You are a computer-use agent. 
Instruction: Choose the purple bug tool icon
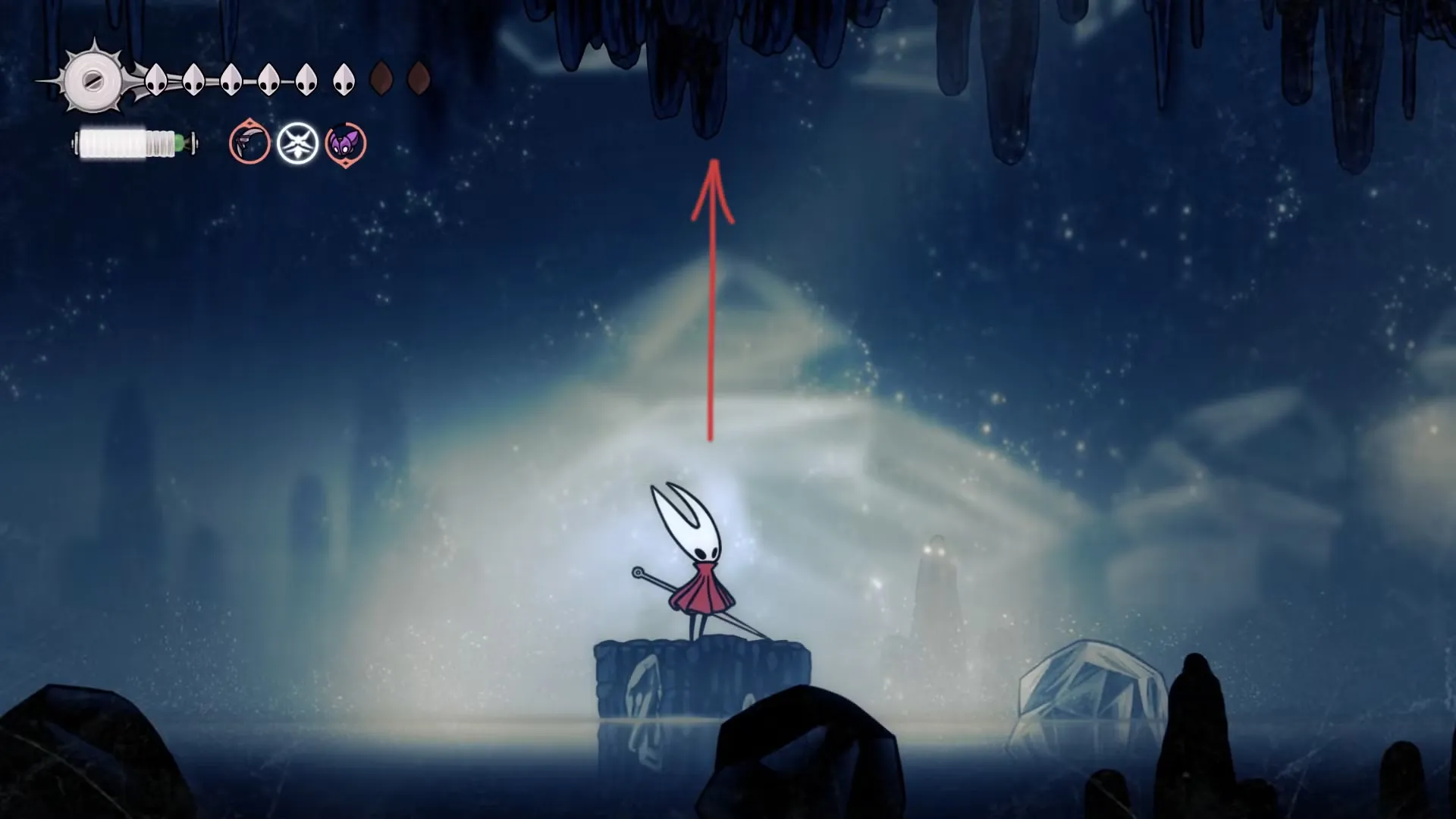pos(345,144)
